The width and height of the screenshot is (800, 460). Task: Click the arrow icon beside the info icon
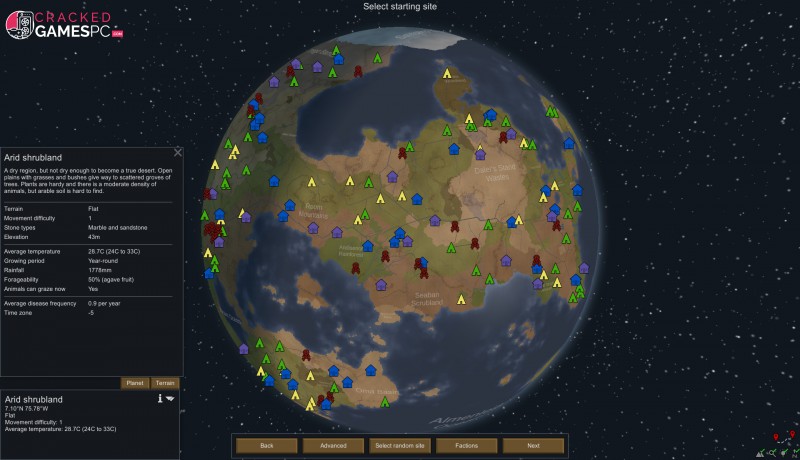(170, 398)
